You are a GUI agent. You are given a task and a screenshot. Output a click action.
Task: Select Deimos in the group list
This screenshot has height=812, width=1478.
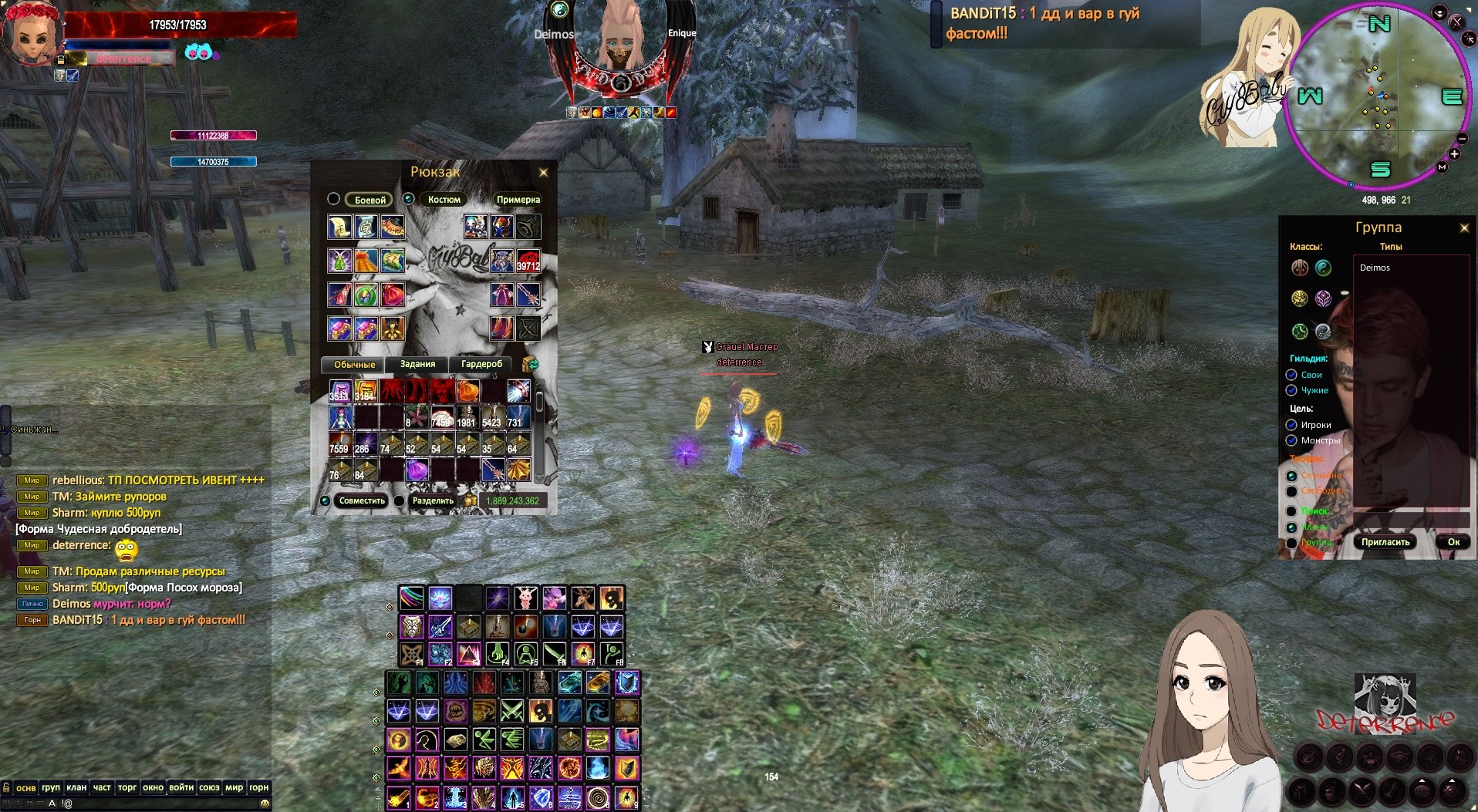1375,268
